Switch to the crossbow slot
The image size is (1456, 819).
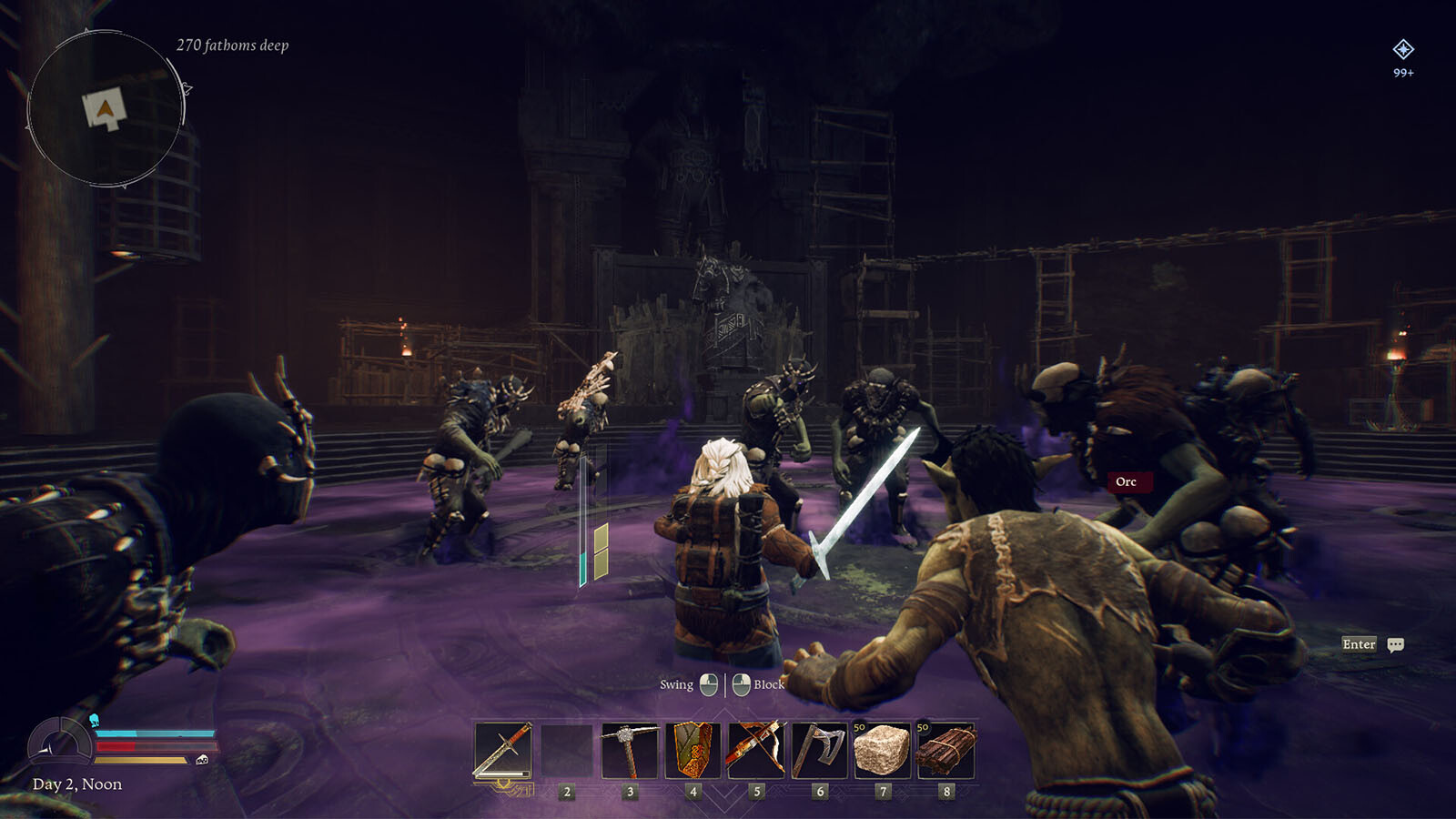[x=756, y=751]
